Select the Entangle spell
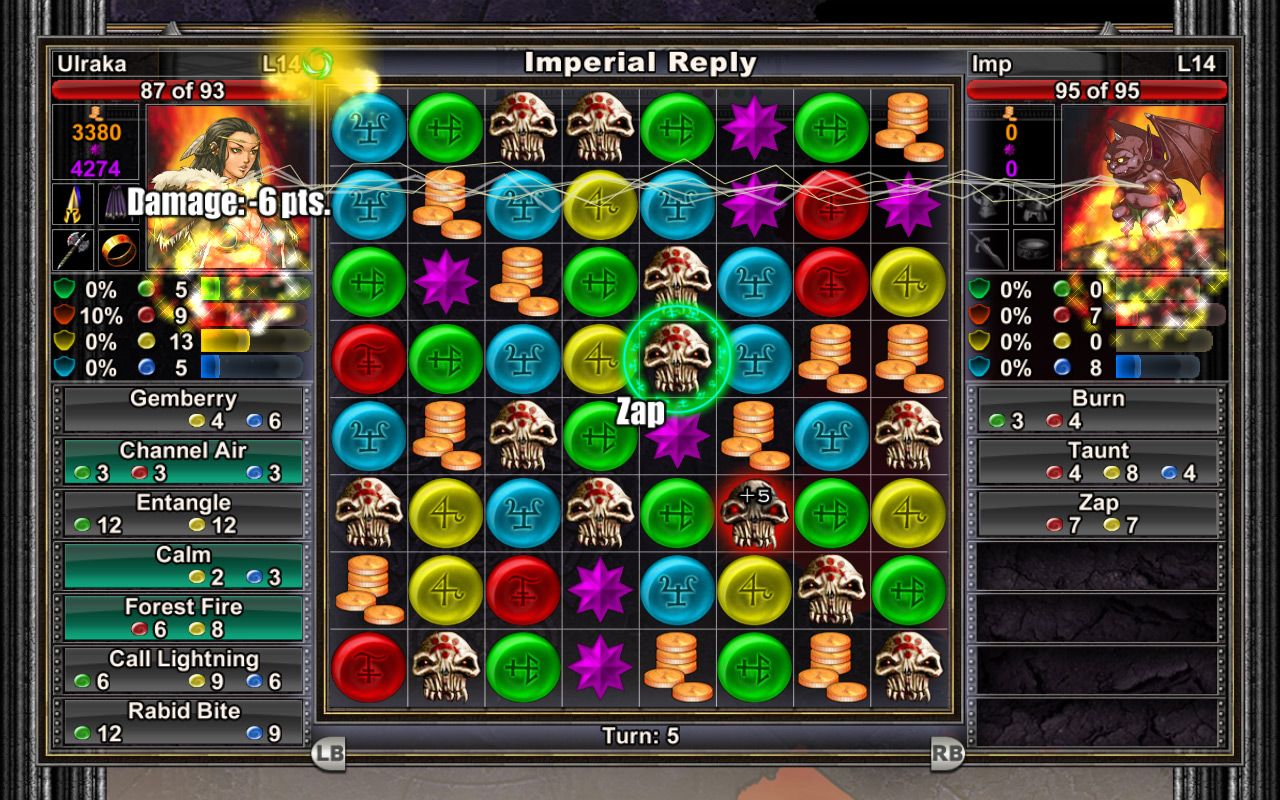 click(183, 513)
